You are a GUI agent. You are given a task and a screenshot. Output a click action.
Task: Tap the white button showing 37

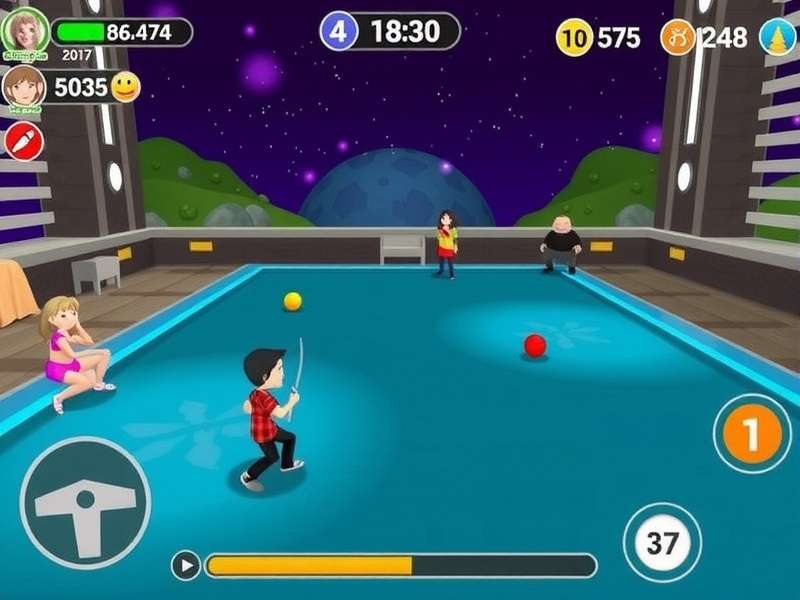pos(662,543)
